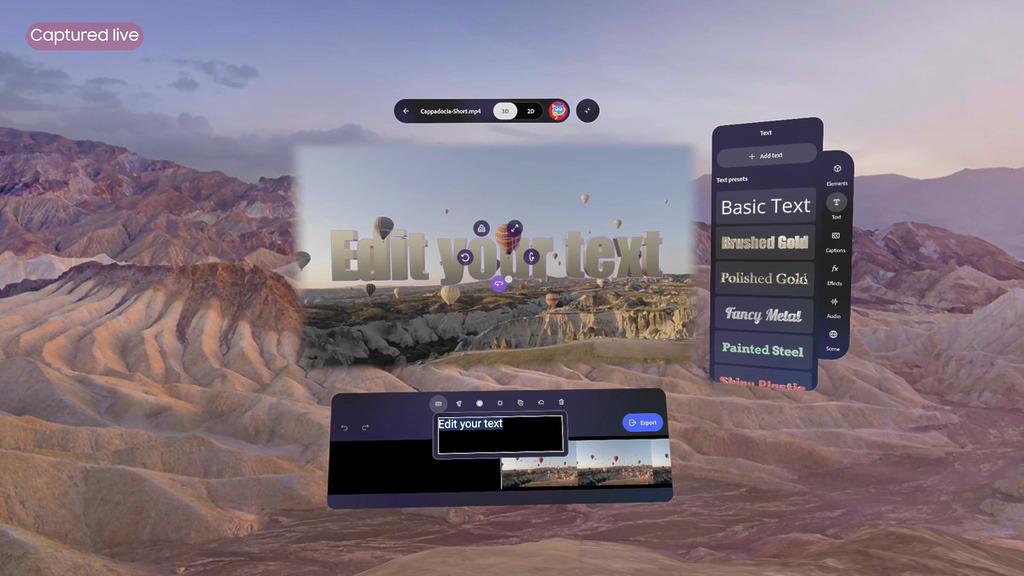Select the Fancy Metal preset
The width and height of the screenshot is (1024, 576).
click(x=765, y=314)
